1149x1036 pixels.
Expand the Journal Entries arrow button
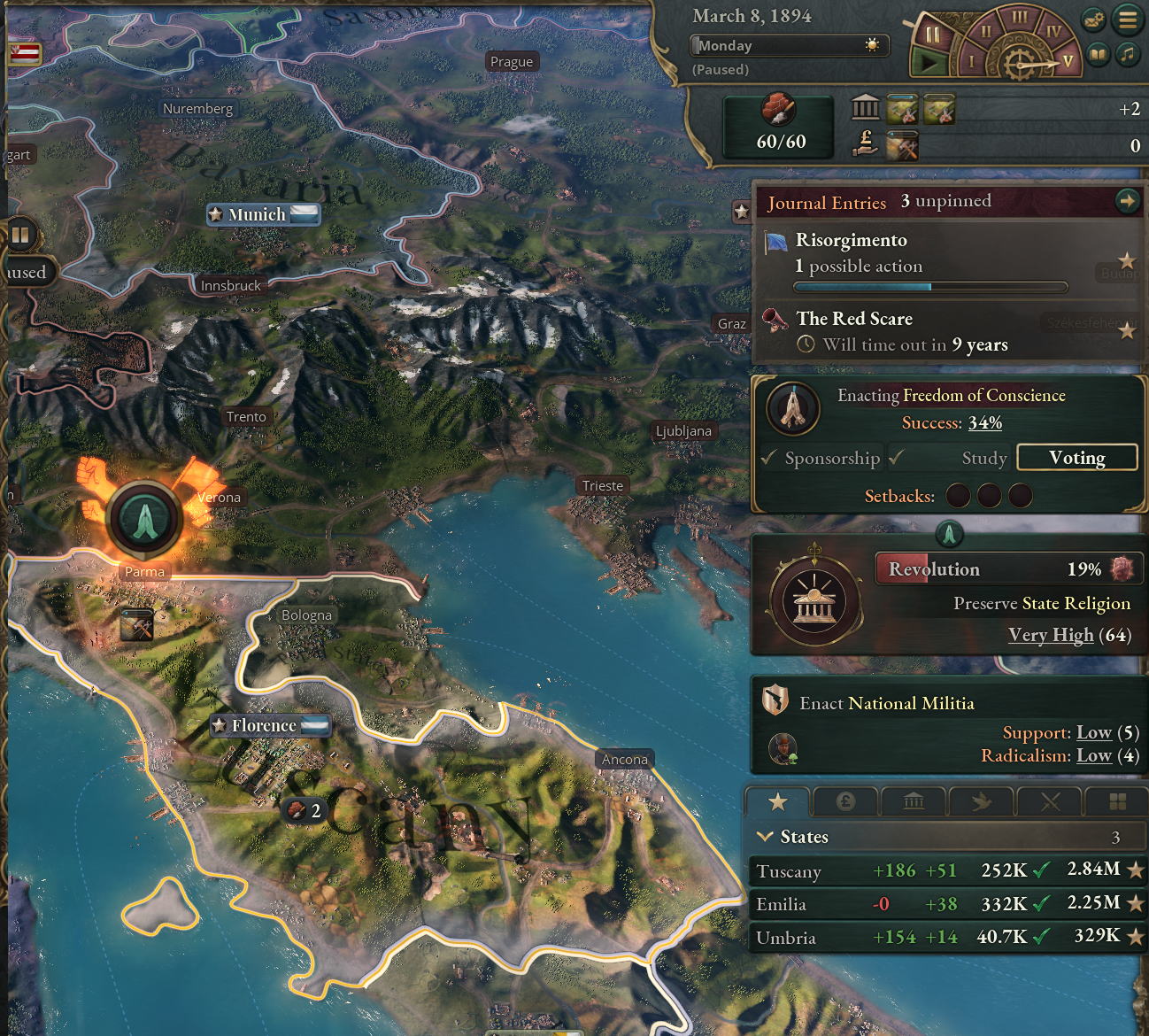click(1127, 201)
